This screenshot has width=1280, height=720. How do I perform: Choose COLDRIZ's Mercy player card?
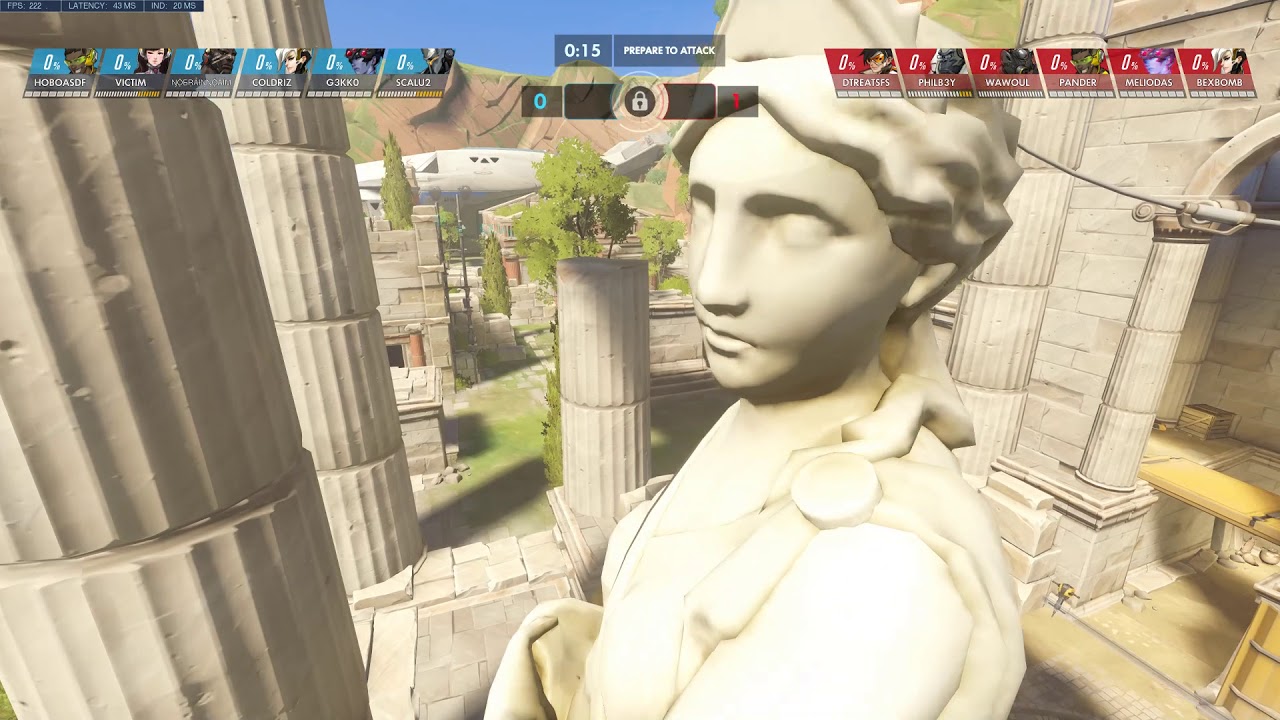pyautogui.click(x=272, y=72)
